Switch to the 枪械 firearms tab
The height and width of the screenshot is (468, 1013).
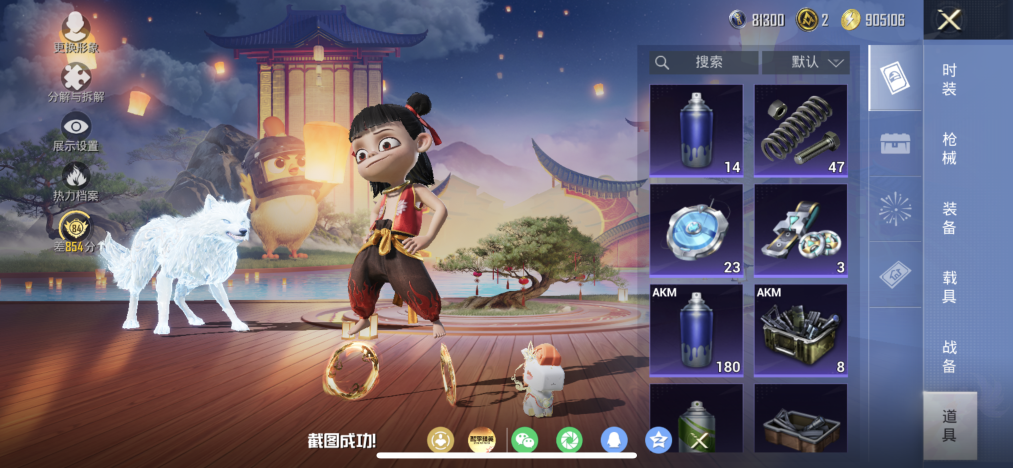(x=949, y=147)
